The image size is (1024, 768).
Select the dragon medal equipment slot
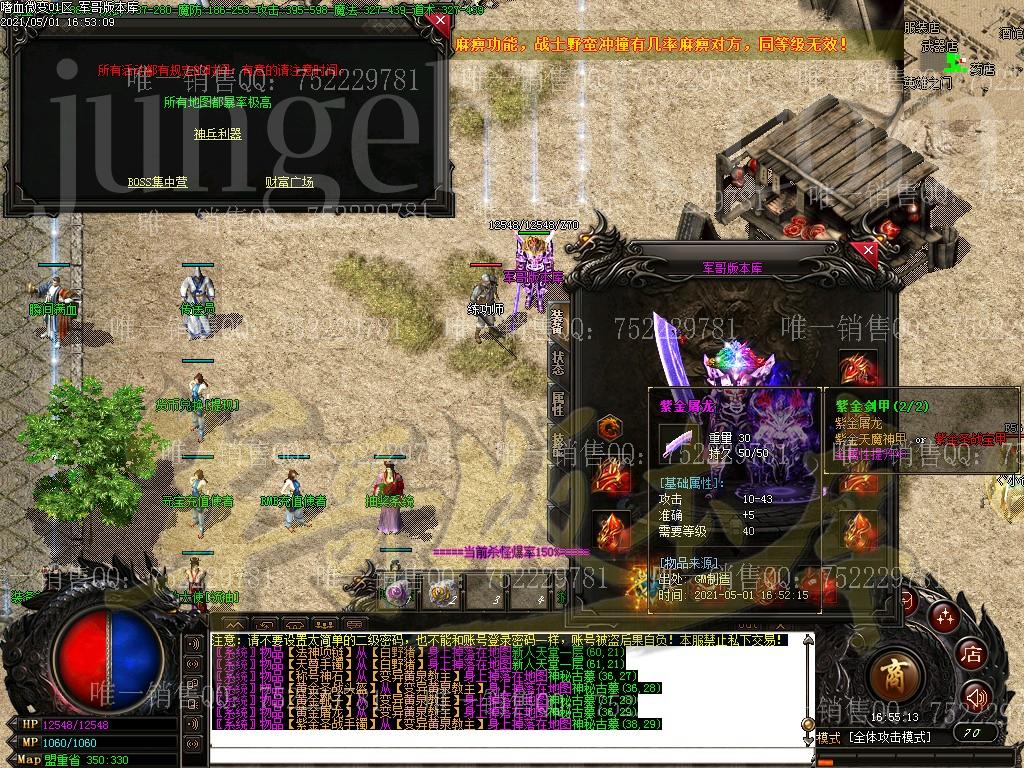[x=609, y=428]
